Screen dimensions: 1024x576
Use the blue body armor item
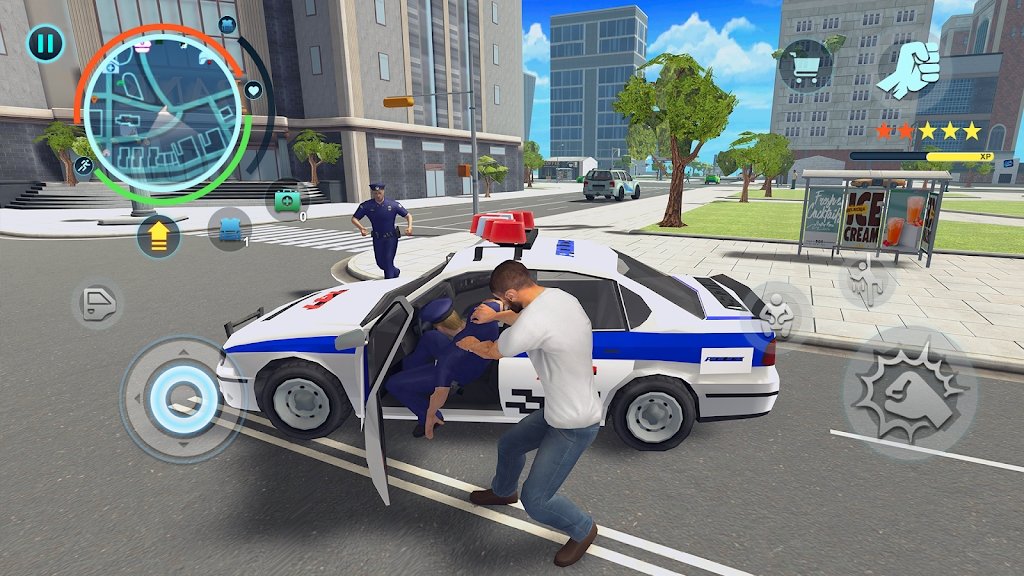point(229,229)
